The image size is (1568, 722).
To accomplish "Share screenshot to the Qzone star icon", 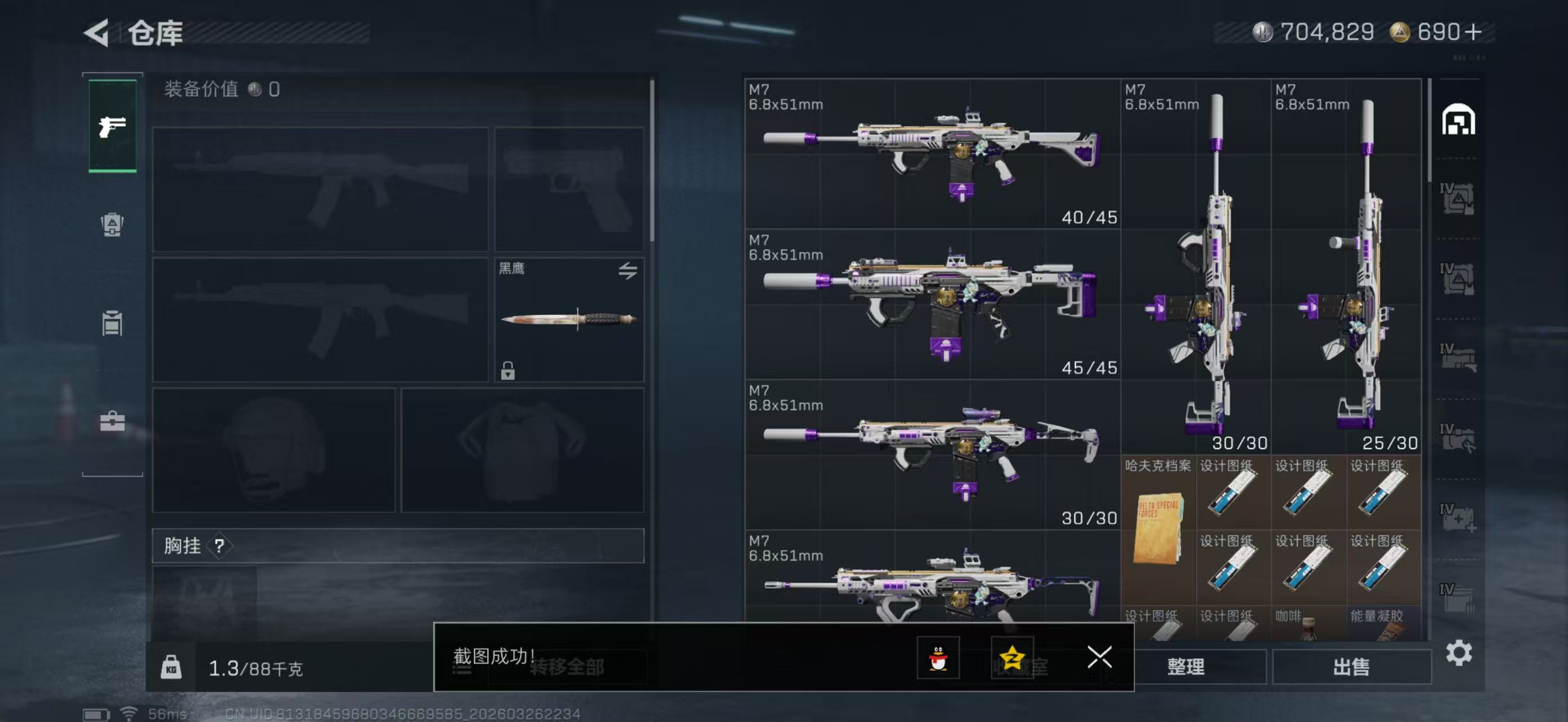I will coord(1012,658).
